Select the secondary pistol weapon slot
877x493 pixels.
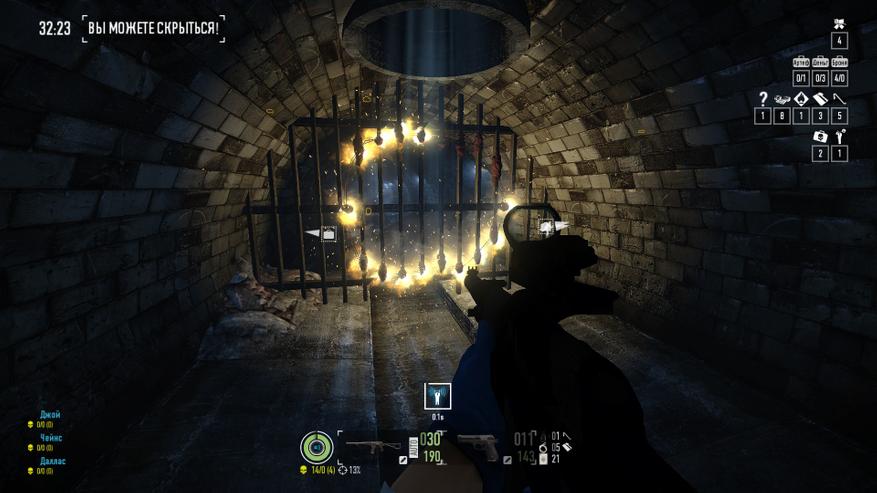(478, 445)
